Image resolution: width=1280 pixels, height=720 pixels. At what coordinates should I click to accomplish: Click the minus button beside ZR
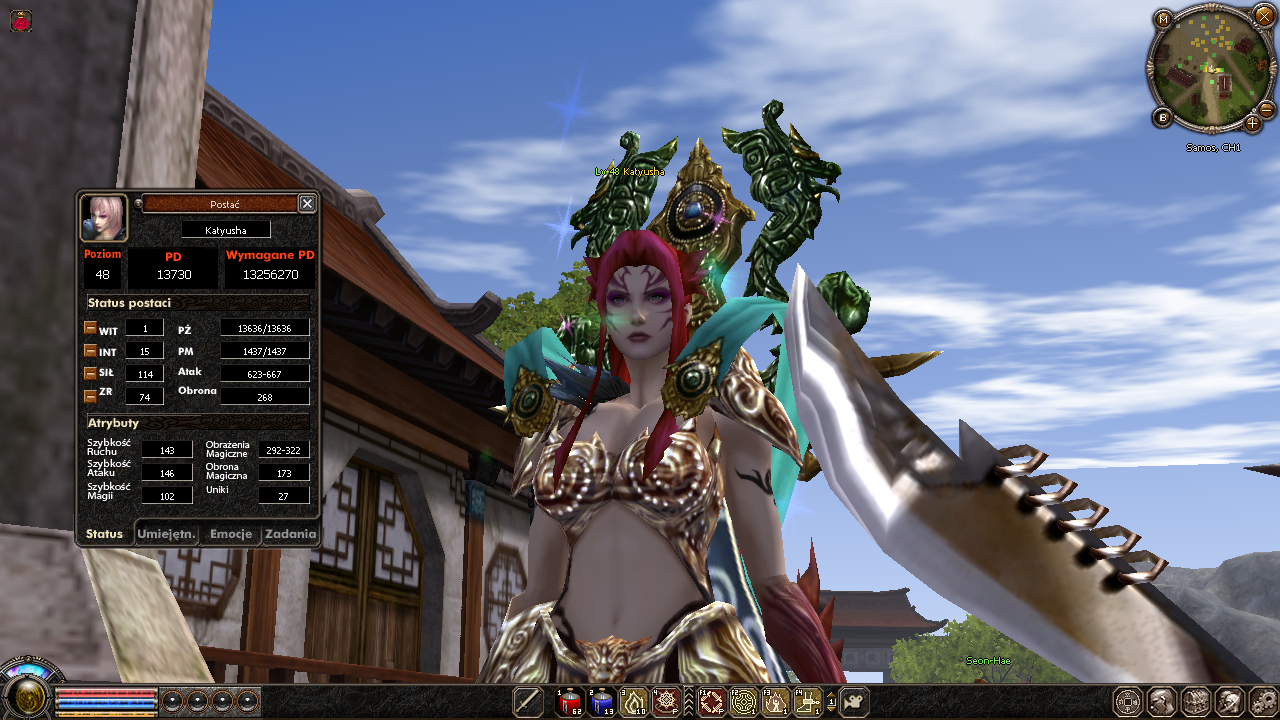pyautogui.click(x=90, y=396)
